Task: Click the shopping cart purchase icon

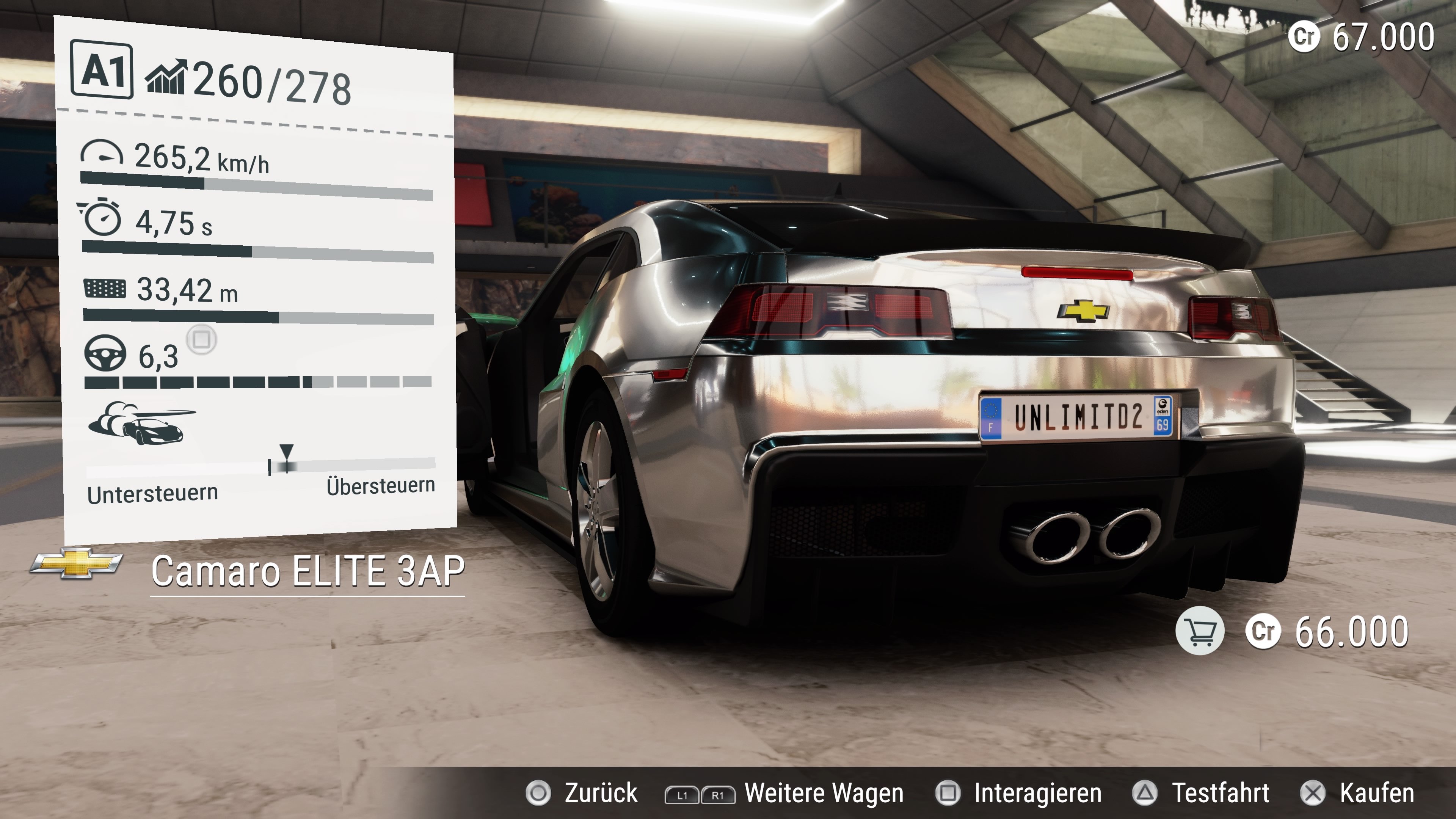Action: 1199,631
